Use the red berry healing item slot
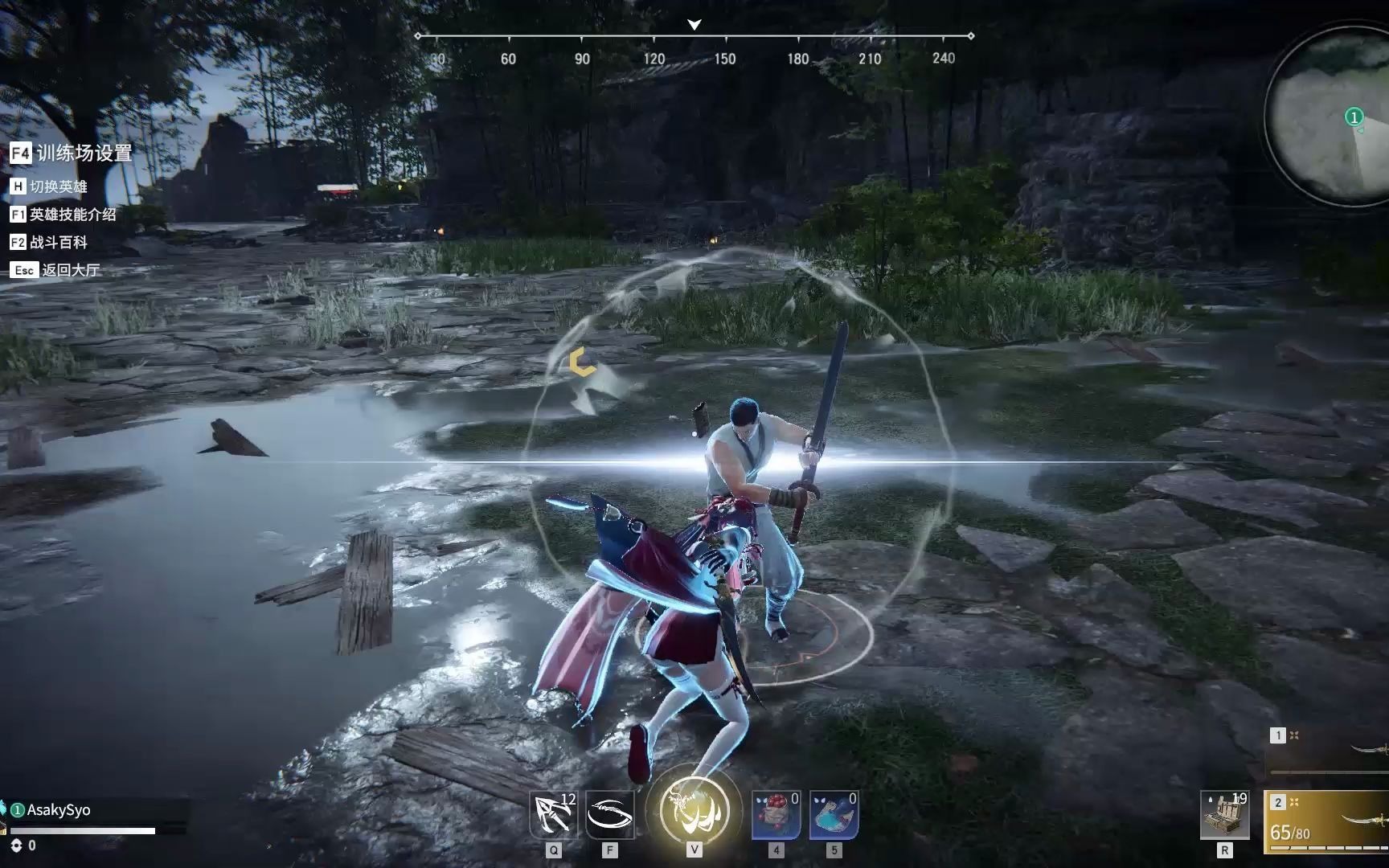The image size is (1389, 868). [776, 814]
